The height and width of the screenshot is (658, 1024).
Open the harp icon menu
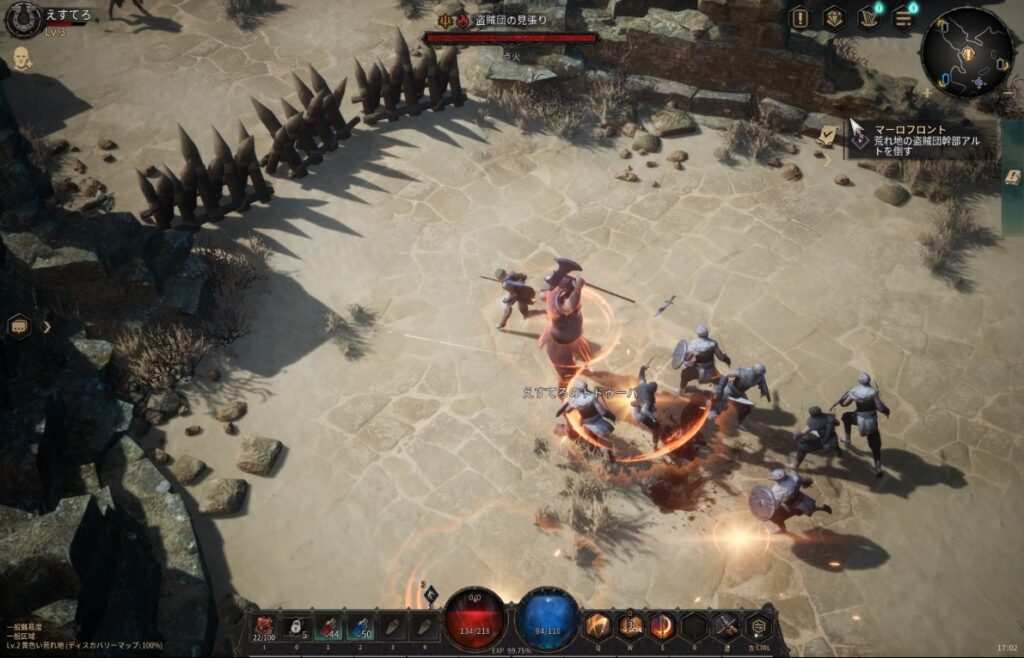tap(868, 17)
